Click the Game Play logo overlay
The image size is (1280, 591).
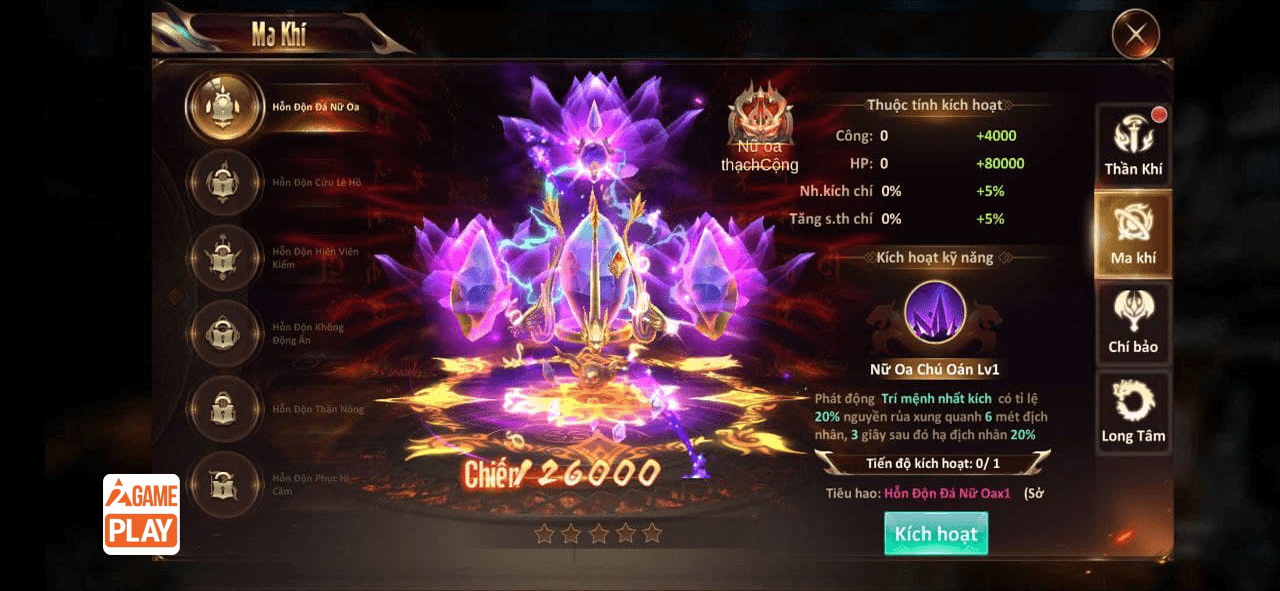pos(141,514)
